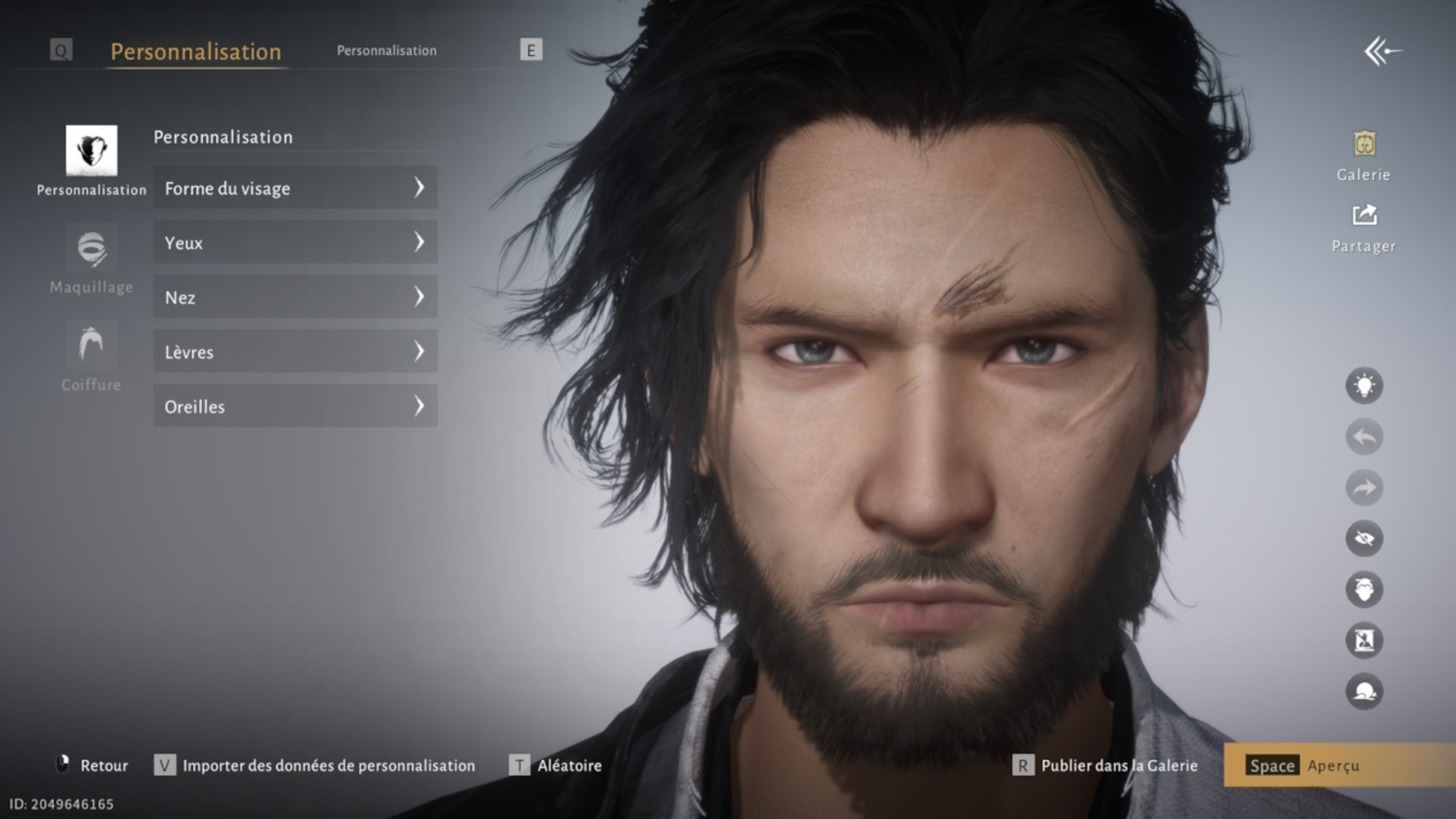Select the Personnalisation face category icon
This screenshot has height=819, width=1456.
[92, 150]
